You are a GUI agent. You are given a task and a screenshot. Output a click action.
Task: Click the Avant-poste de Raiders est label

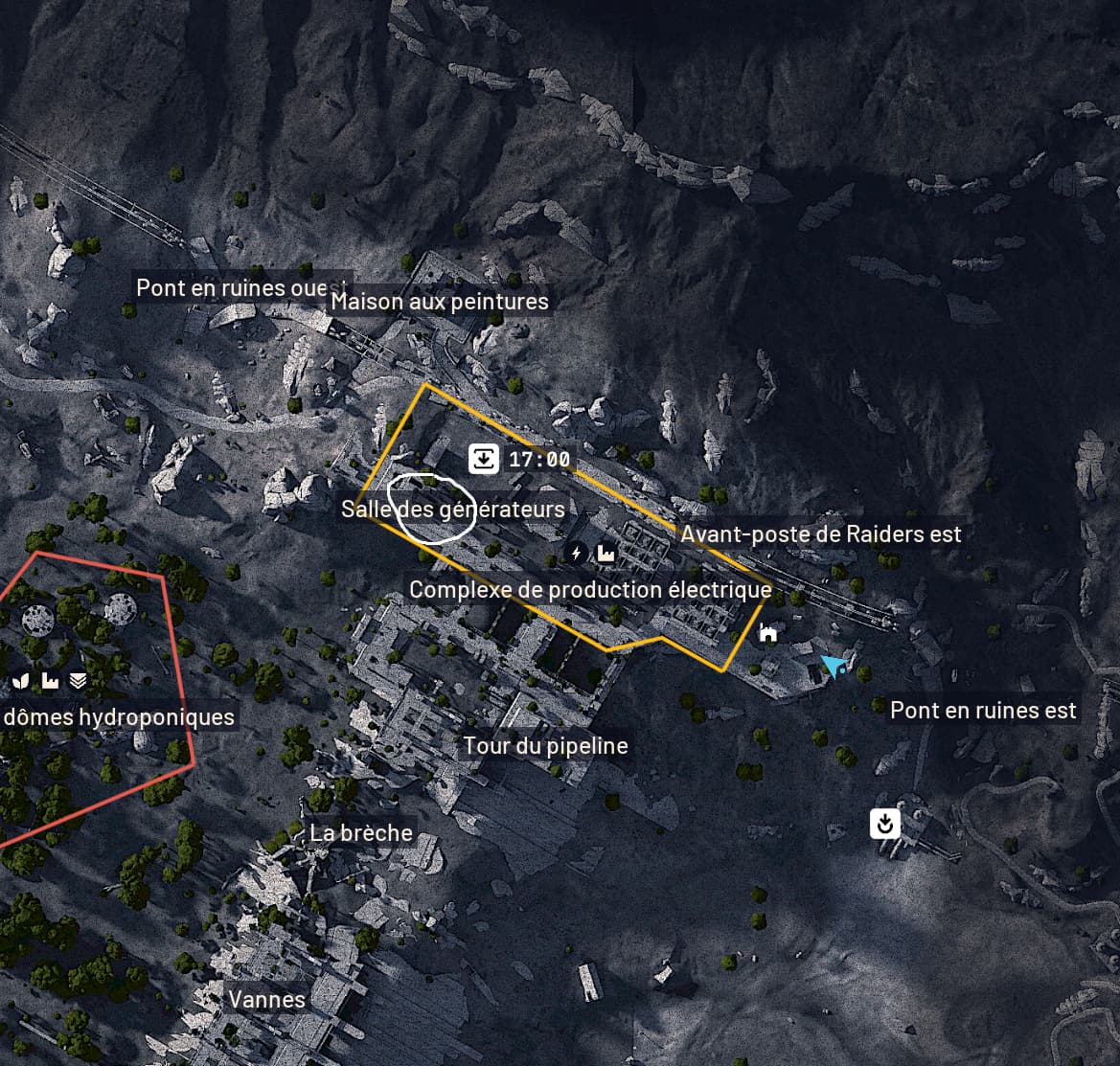tap(820, 534)
